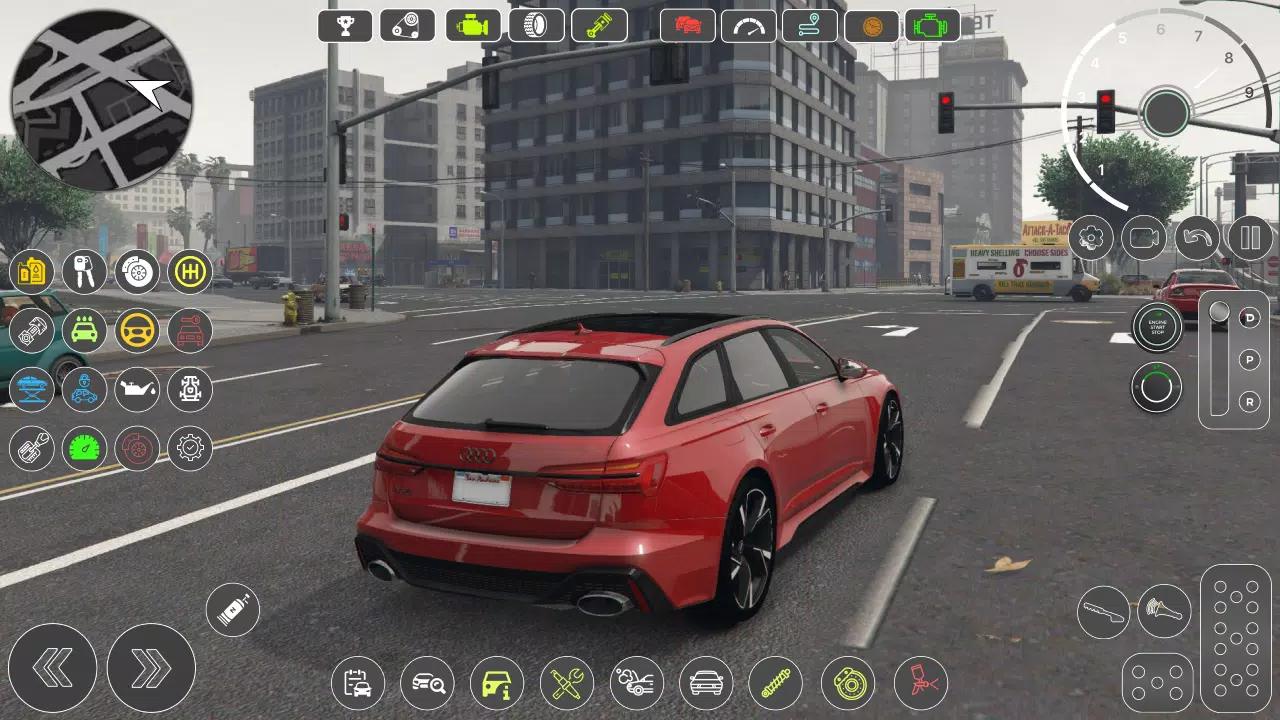Image resolution: width=1280 pixels, height=720 pixels.
Task: Open the car wash icon
Action: (x=83, y=331)
